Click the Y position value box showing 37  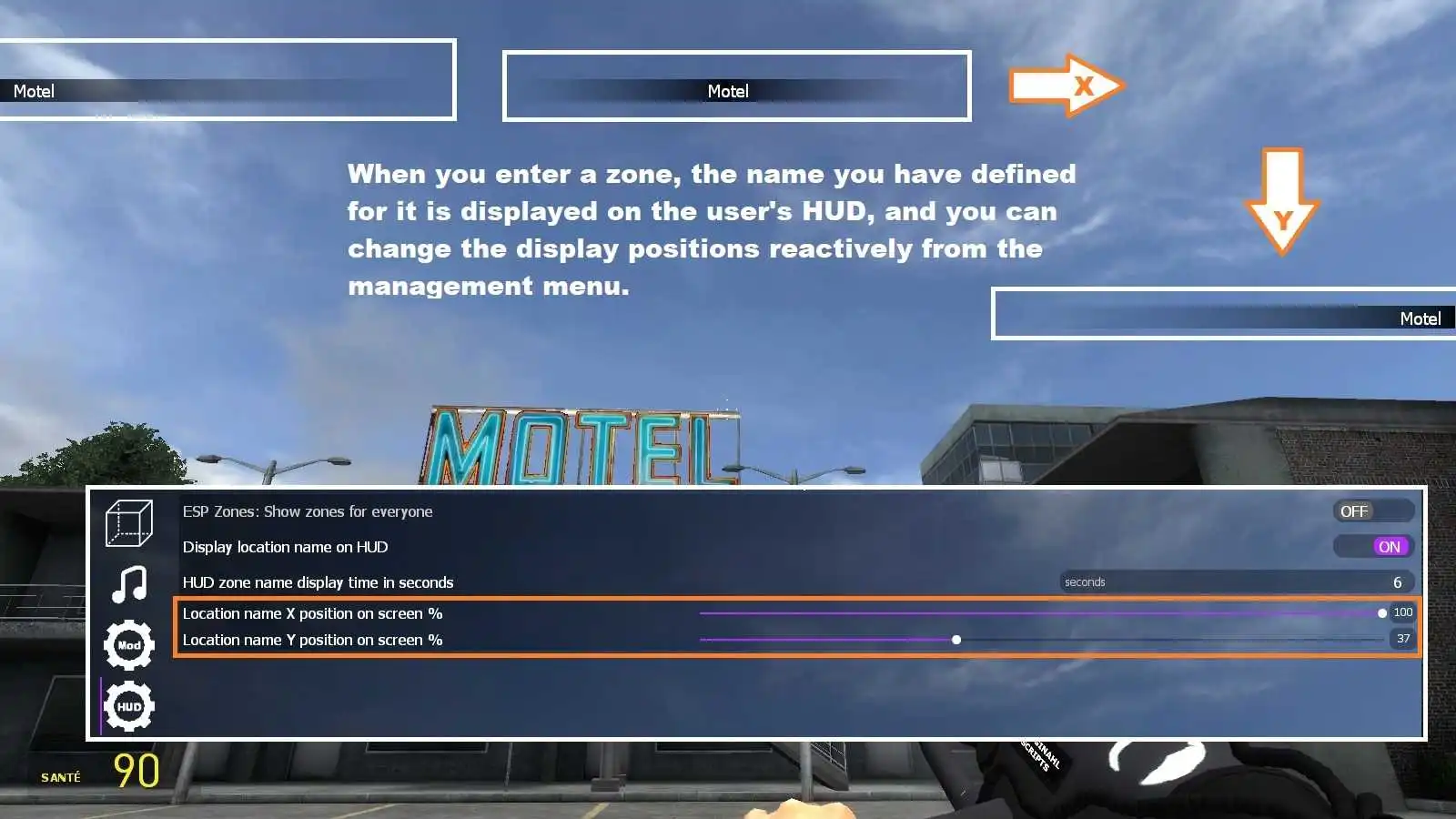point(1400,640)
